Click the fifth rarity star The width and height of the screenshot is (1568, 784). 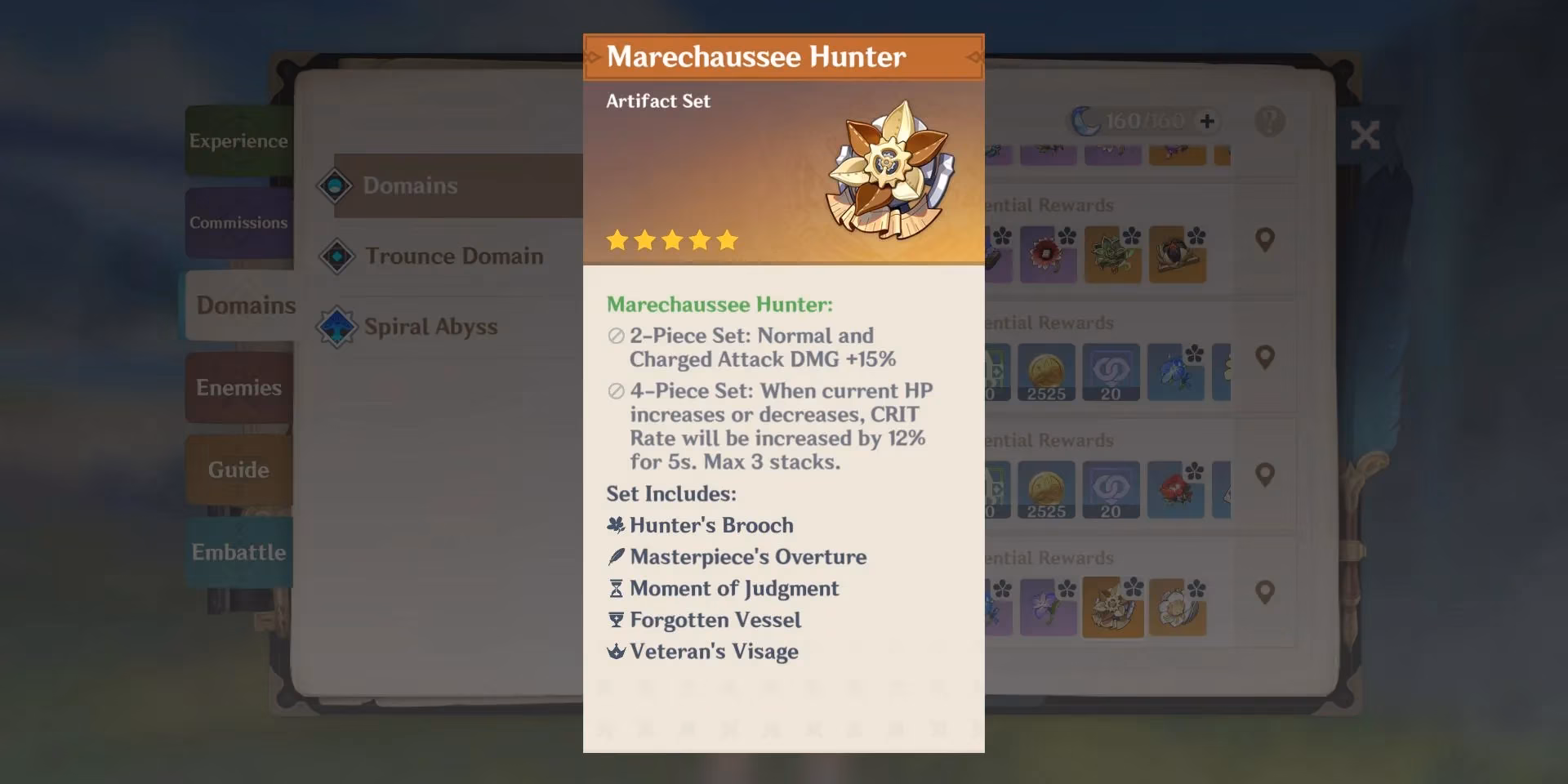pos(727,239)
